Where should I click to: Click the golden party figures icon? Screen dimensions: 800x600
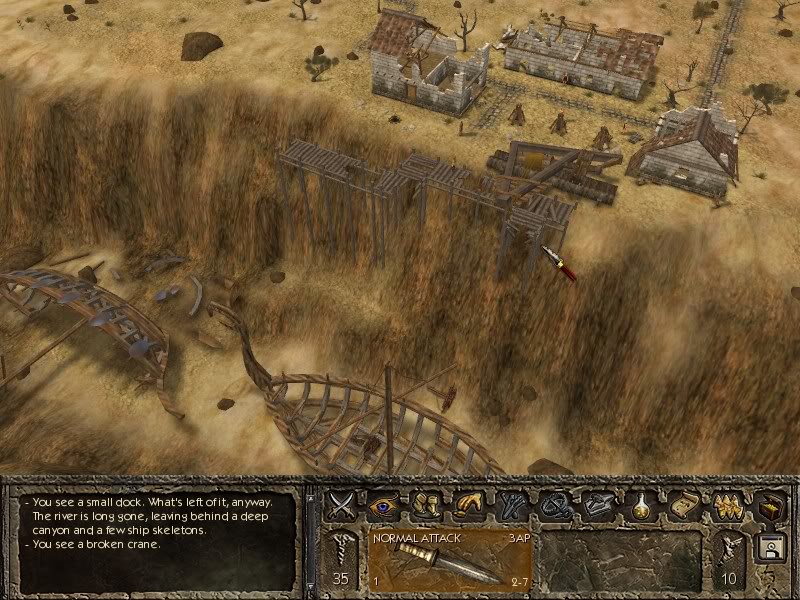727,503
